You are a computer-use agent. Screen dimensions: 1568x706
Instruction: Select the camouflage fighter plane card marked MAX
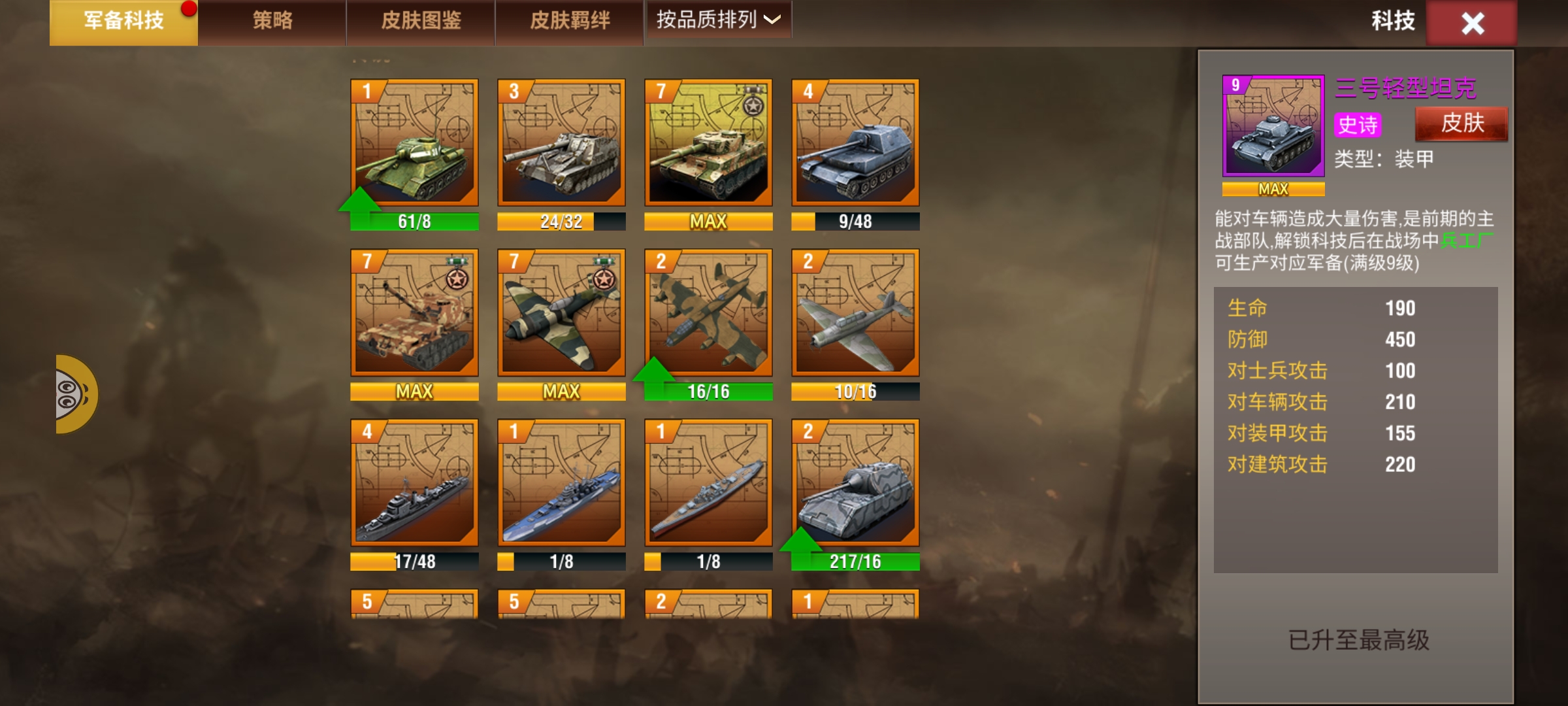(x=561, y=312)
